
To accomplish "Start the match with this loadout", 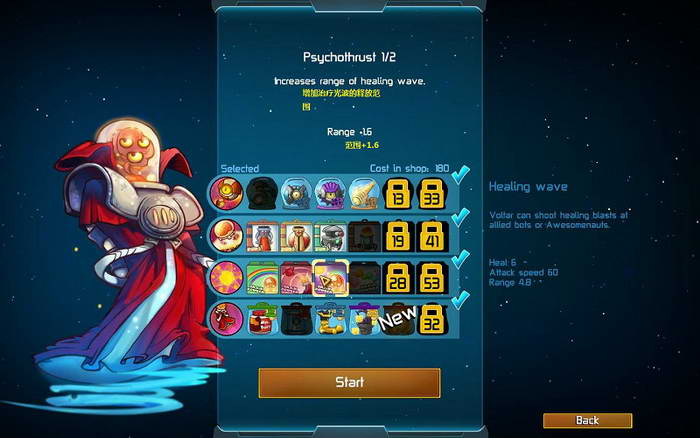I will [x=349, y=382].
